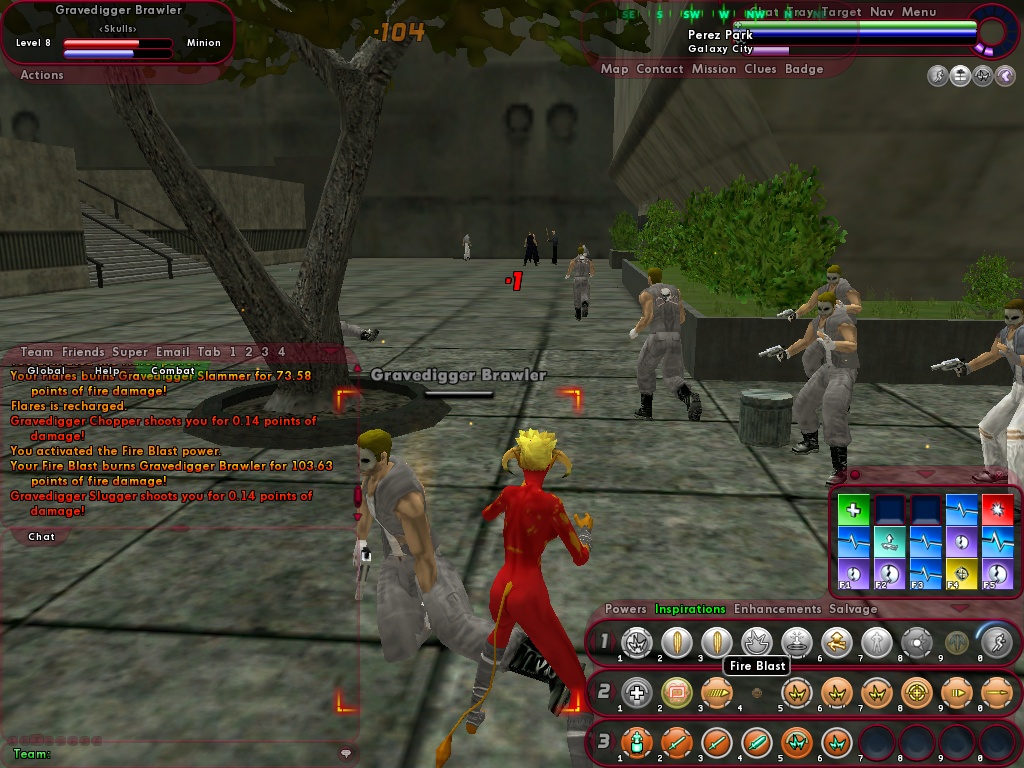The image size is (1024, 768).
Task: Open the Nav window toggle
Action: tap(882, 12)
